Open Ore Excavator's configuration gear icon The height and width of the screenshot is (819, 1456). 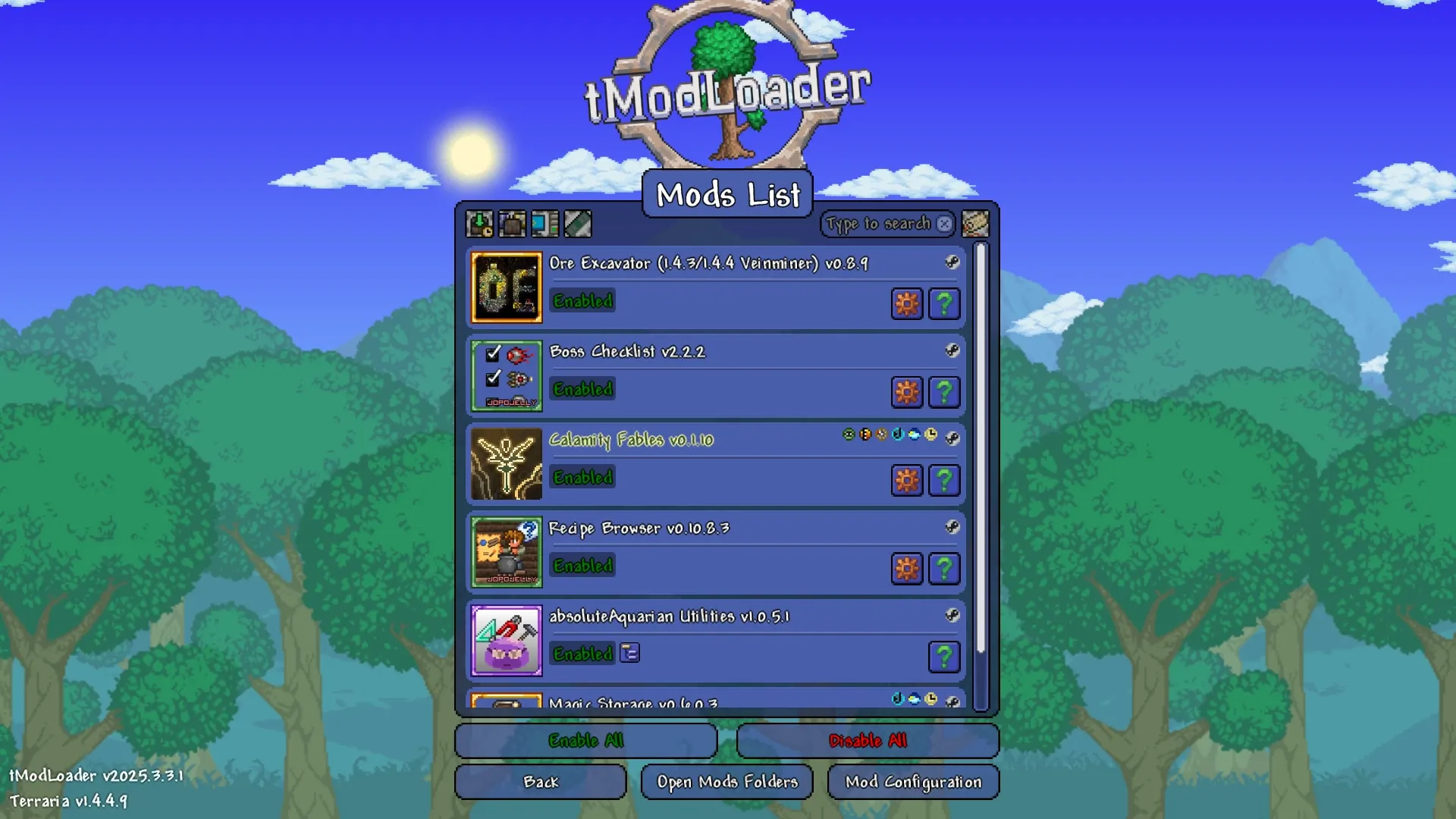tap(907, 303)
